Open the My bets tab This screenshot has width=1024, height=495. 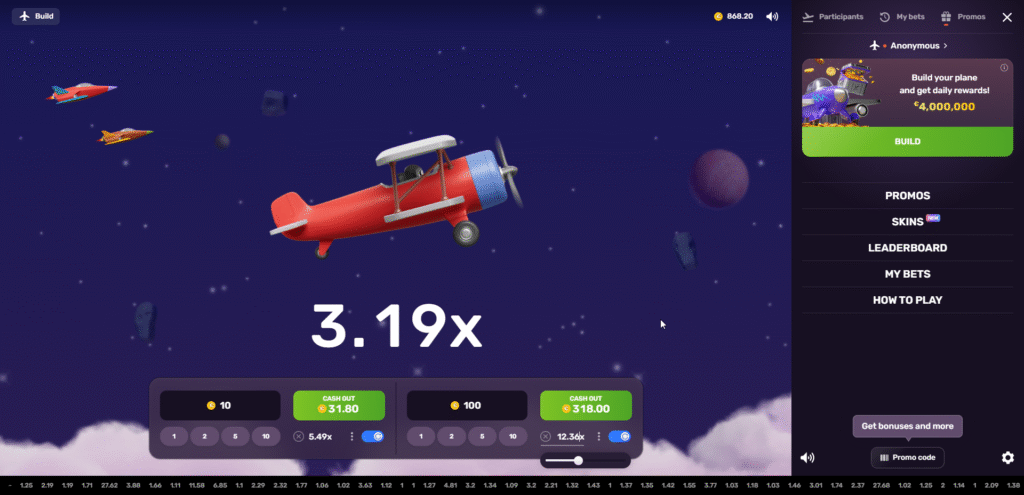pos(902,17)
